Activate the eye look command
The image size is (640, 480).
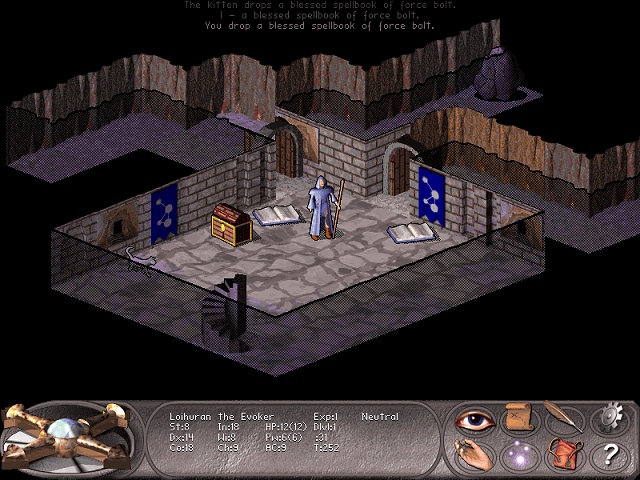473,419
